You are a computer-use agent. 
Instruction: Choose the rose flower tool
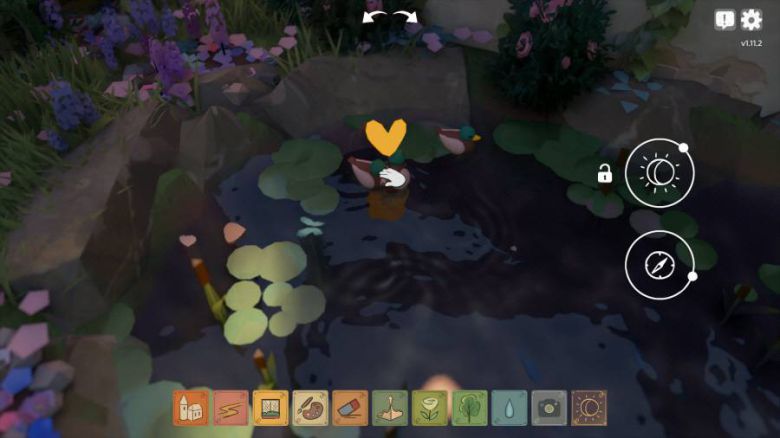pos(430,408)
